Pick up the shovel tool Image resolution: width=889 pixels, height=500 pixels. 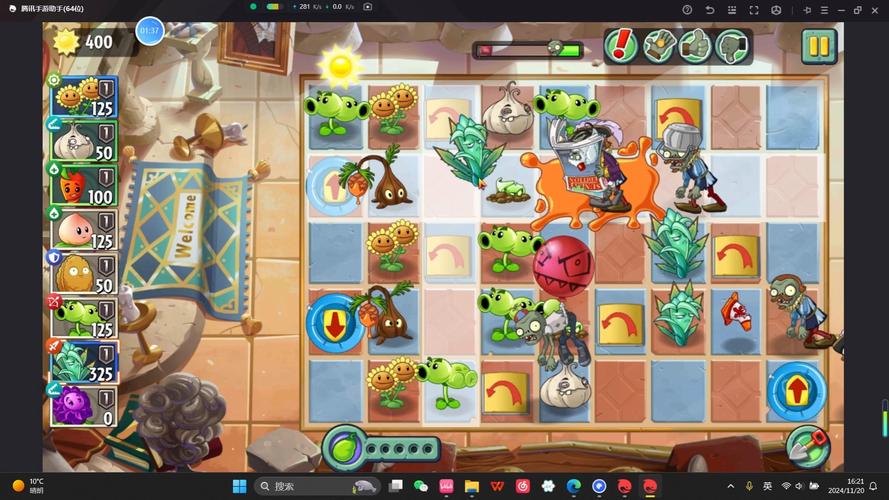(807, 447)
